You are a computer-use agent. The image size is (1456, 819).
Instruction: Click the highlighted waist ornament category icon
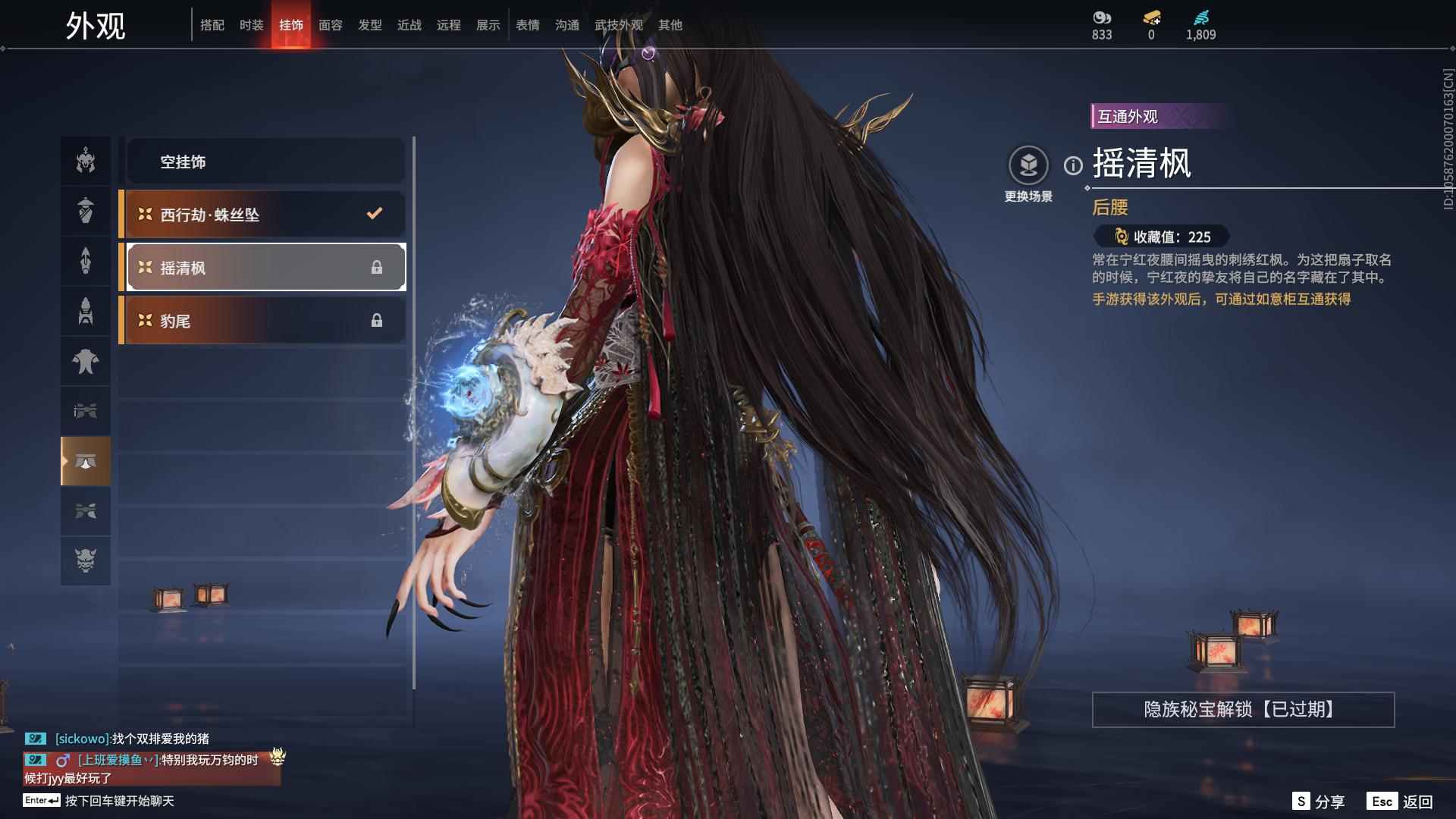point(86,461)
